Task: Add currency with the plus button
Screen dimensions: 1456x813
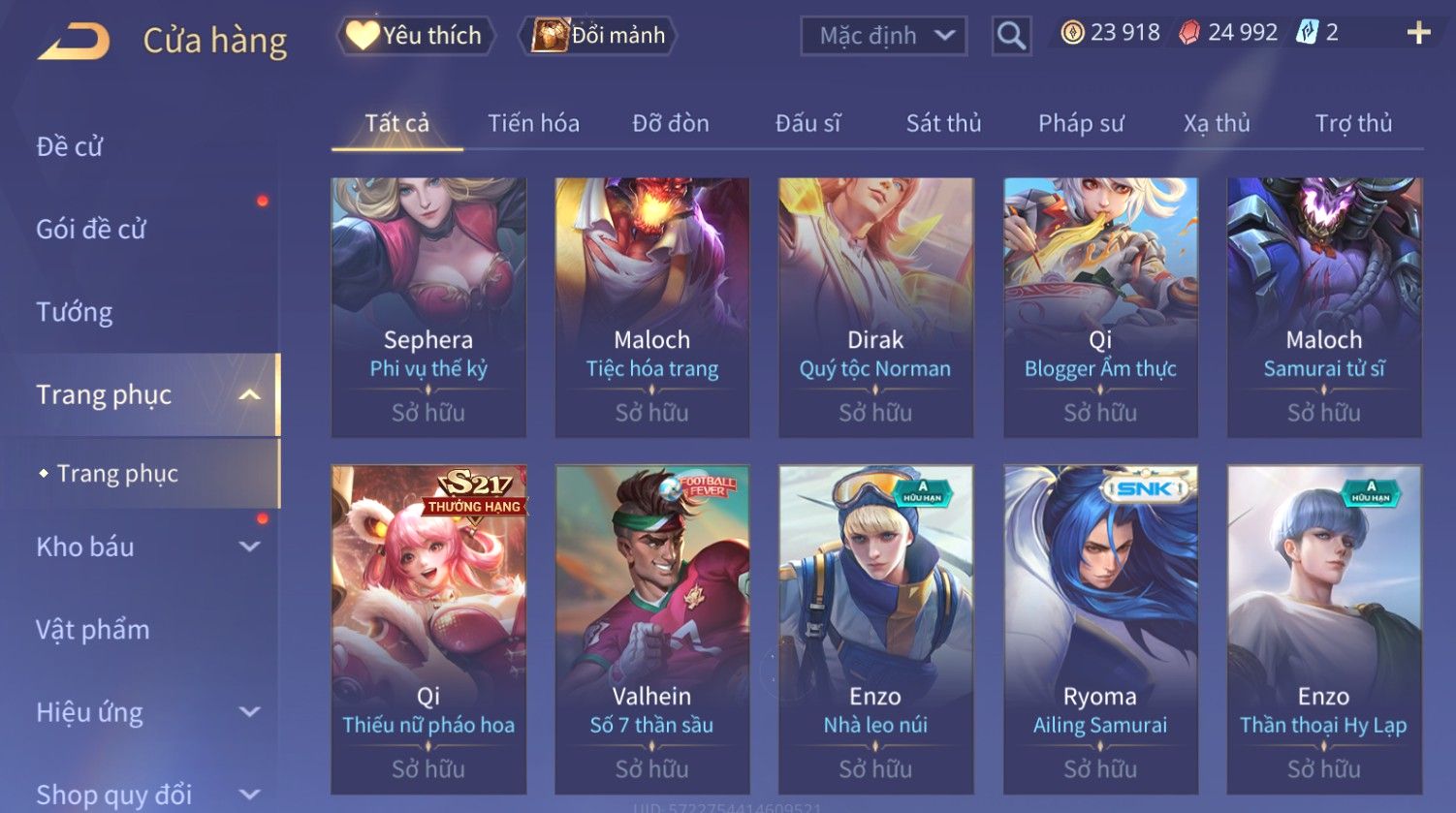Action: pyautogui.click(x=1418, y=33)
